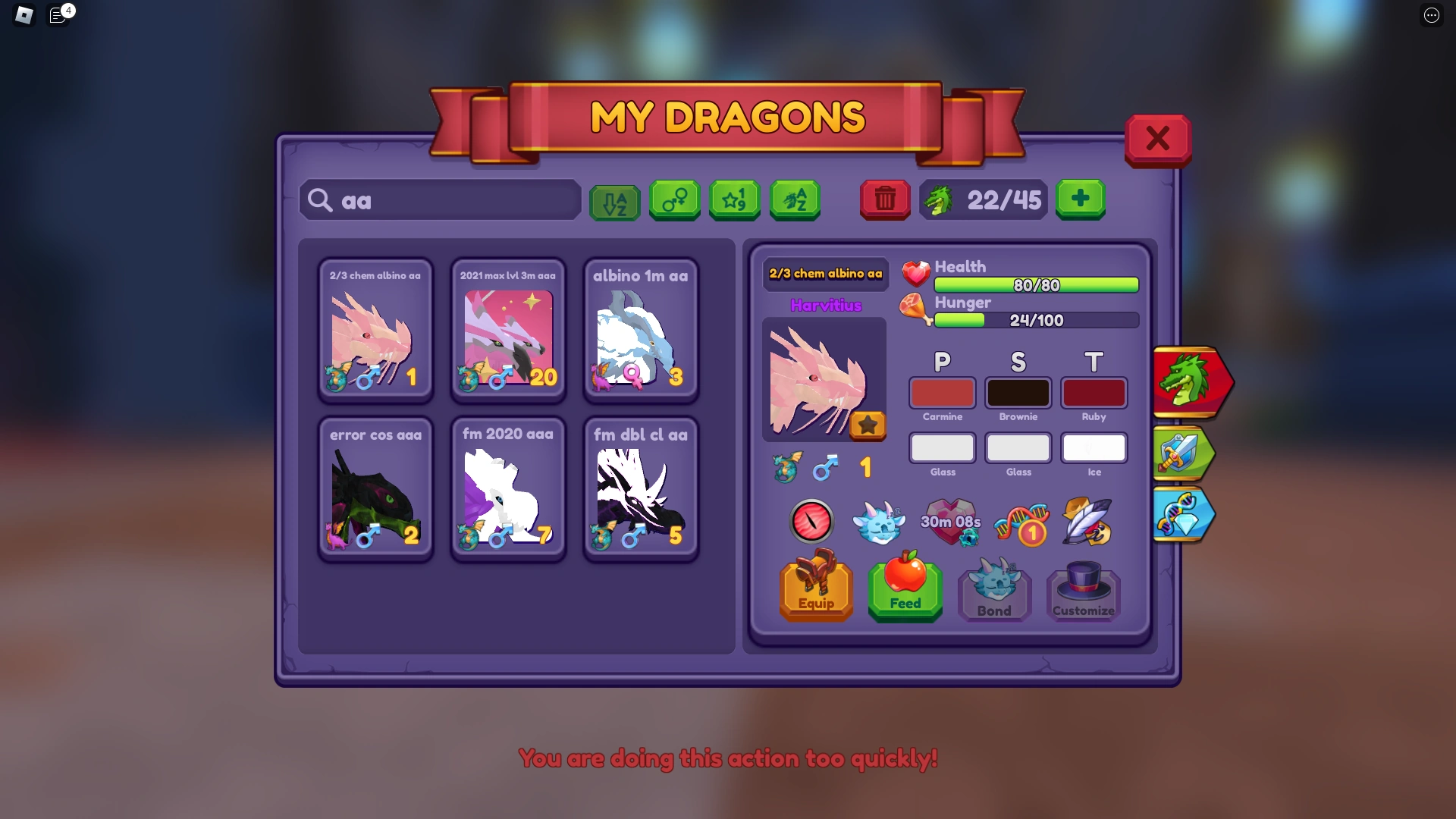1456x819 pixels.
Task: Click the 30m 08s heart timer
Action: pos(951,522)
